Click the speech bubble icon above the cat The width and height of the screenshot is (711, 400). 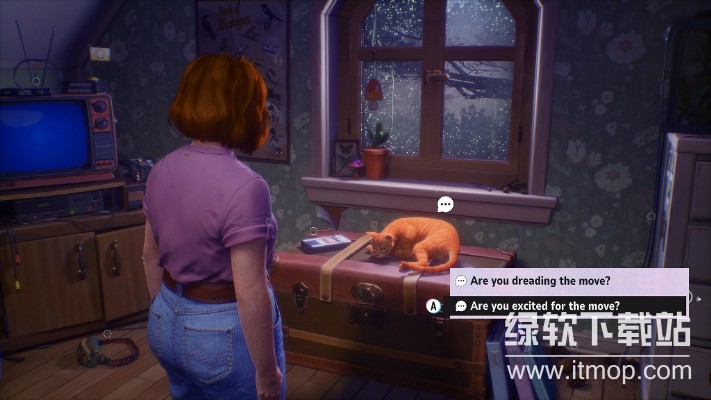pos(446,204)
